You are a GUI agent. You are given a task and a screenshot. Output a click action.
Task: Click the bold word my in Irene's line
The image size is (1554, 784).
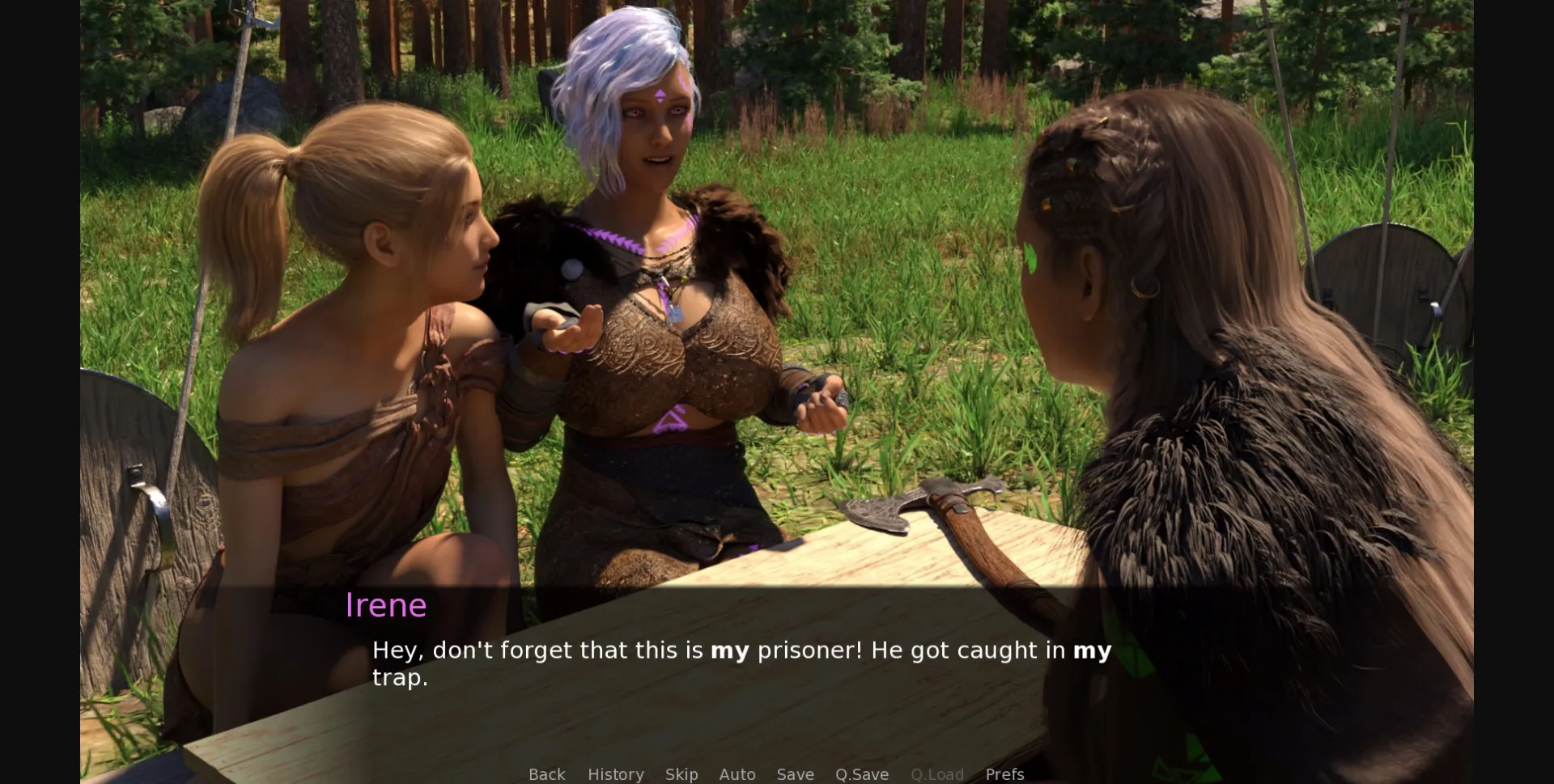(x=730, y=650)
